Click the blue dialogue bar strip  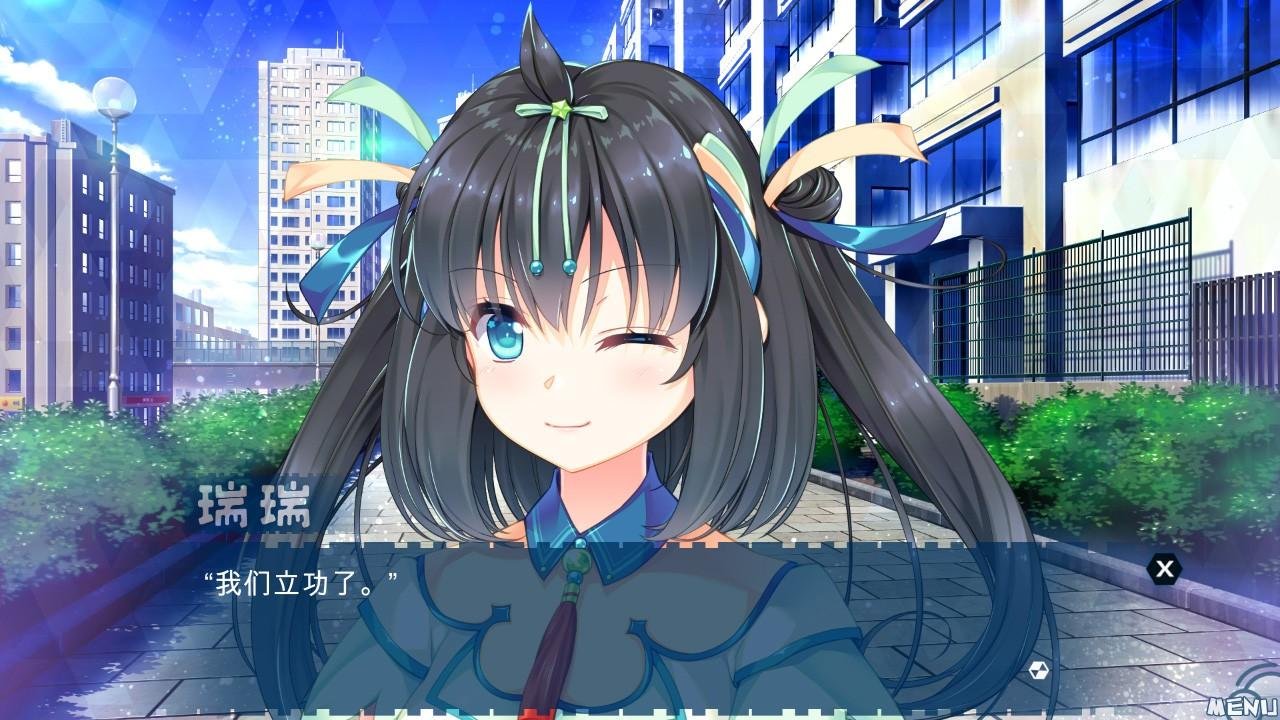(640, 545)
